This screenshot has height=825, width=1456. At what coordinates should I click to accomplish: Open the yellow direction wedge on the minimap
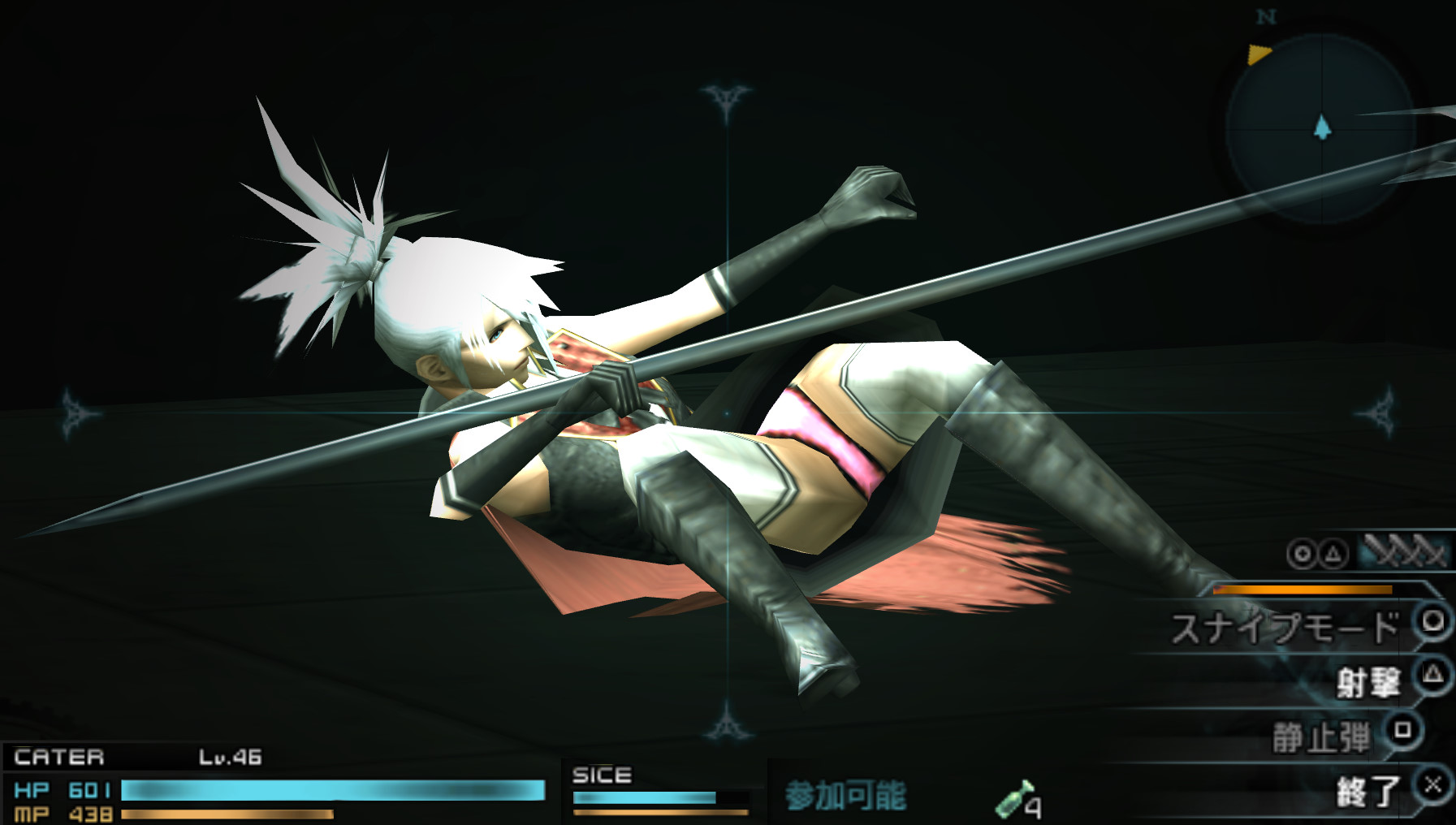coord(1258,55)
